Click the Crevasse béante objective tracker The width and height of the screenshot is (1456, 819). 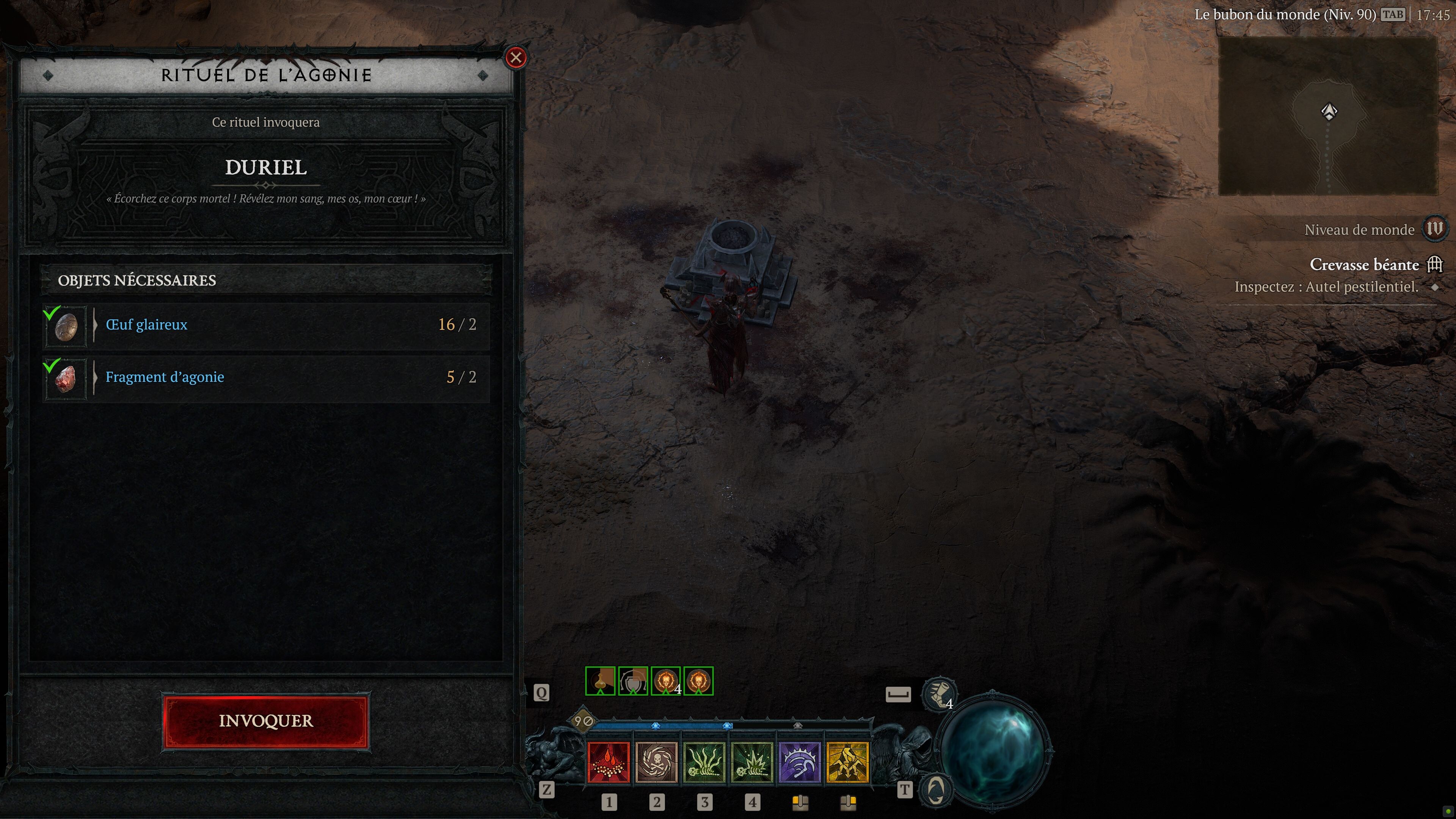1365,265
